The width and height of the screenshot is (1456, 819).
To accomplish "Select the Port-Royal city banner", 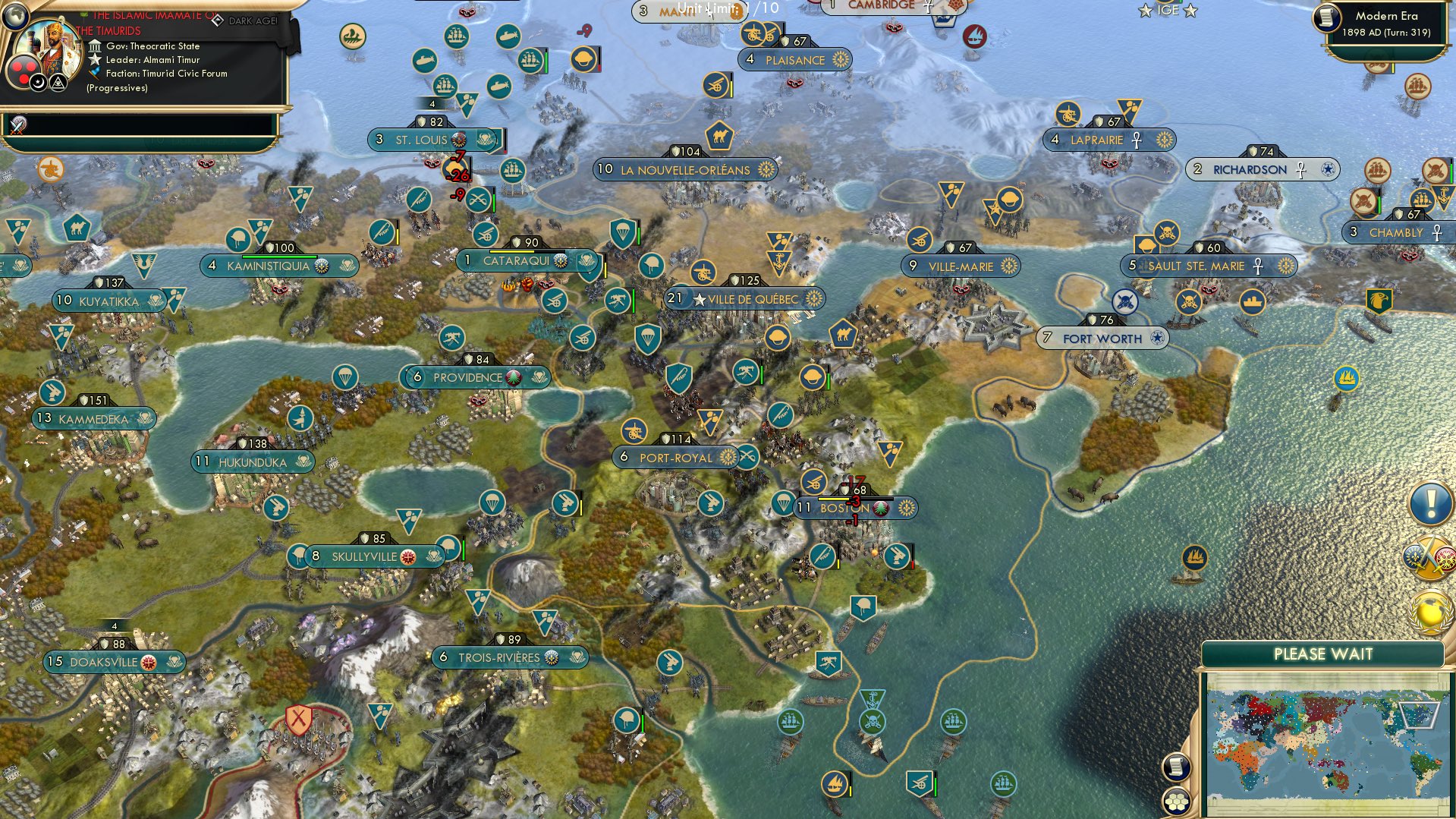I will coord(675,458).
